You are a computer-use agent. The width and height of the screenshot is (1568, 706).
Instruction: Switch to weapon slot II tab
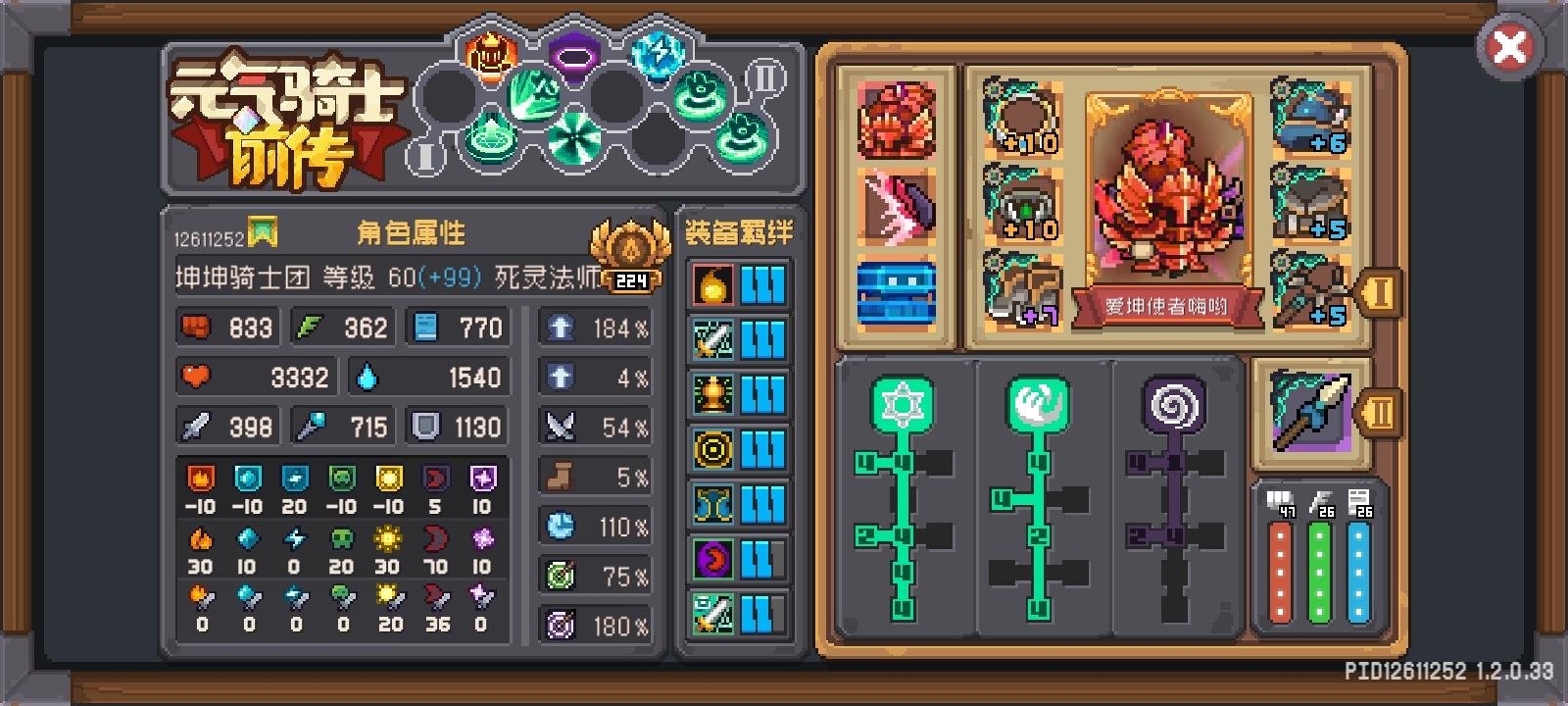coord(1381,412)
